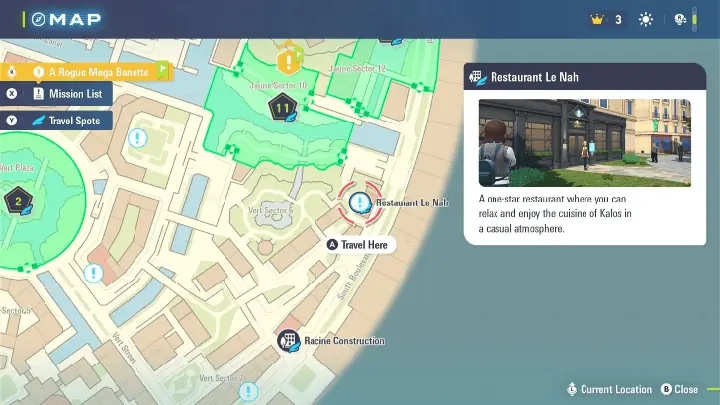Image resolution: width=720 pixels, height=405 pixels.
Task: Toggle the sun time-of-day icon
Action: point(646,19)
